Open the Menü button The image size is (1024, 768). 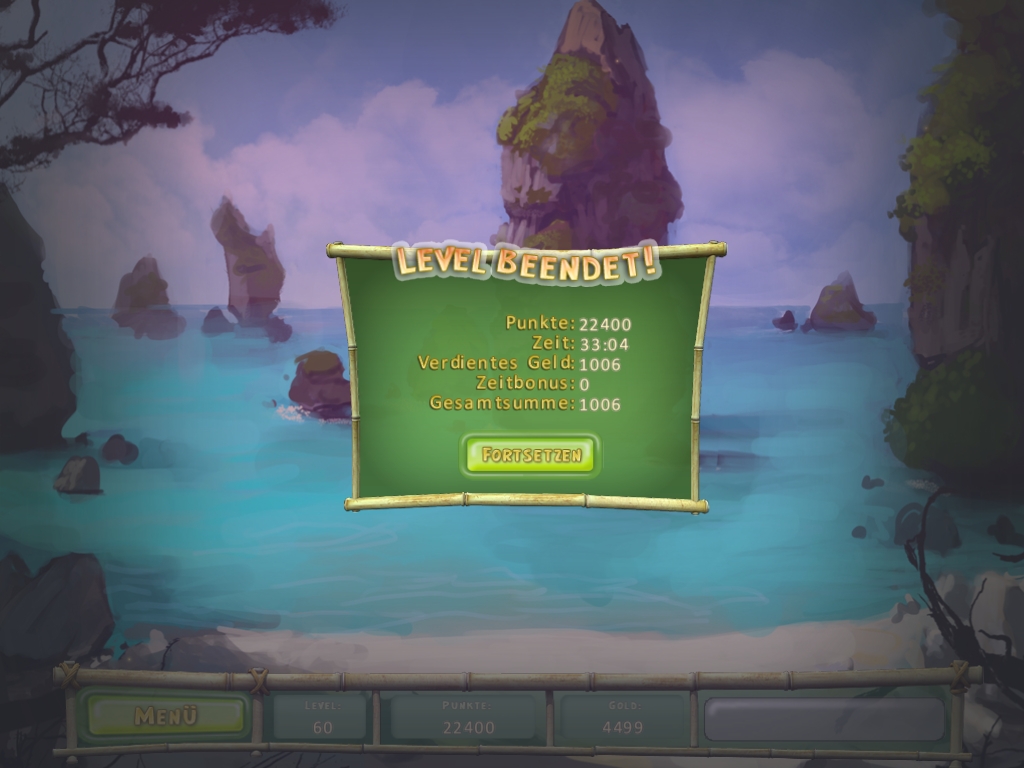point(166,716)
